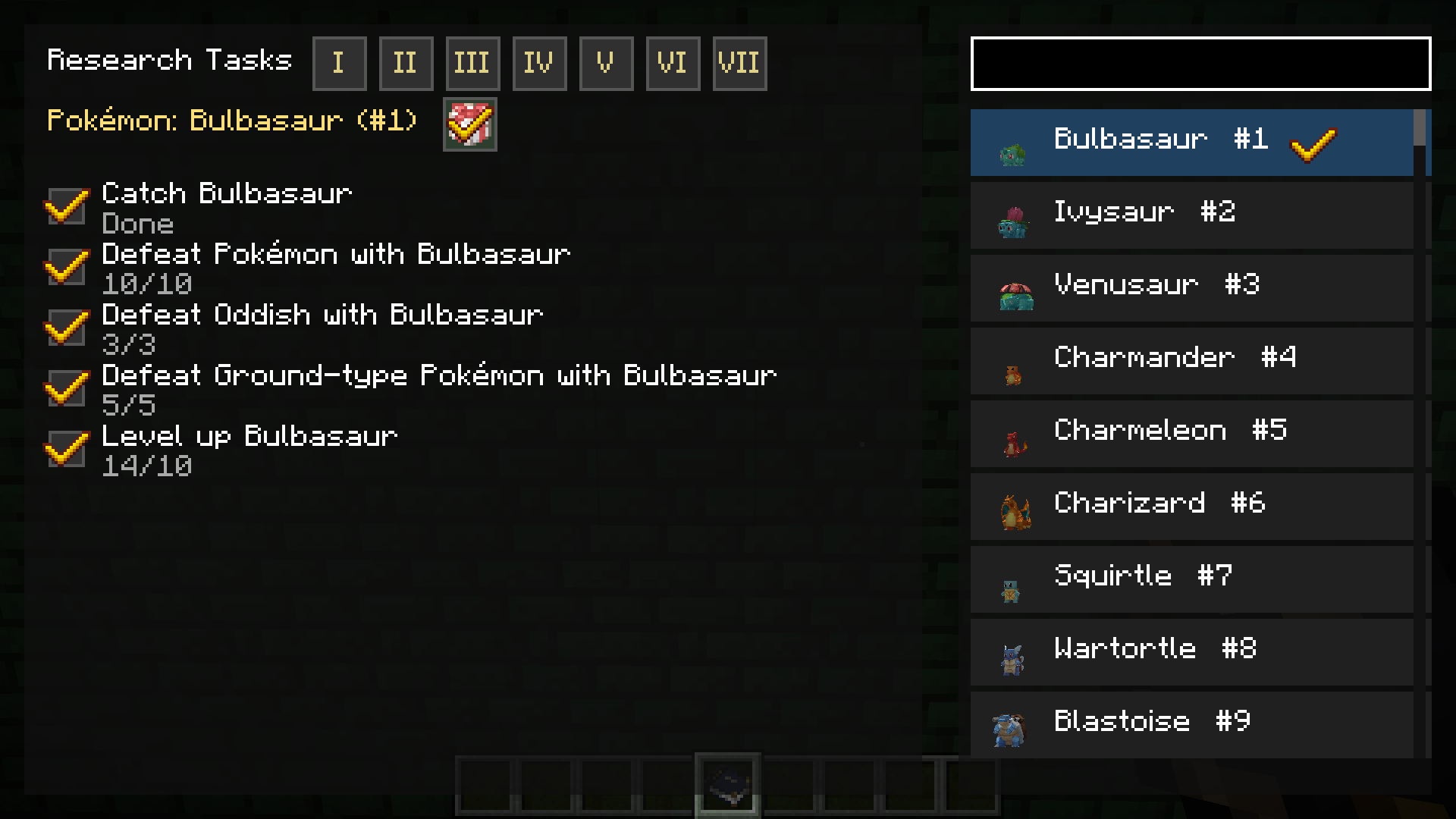Toggle the Catch Bulbasaur checkbox
This screenshot has width=1456, height=819.
(67, 206)
